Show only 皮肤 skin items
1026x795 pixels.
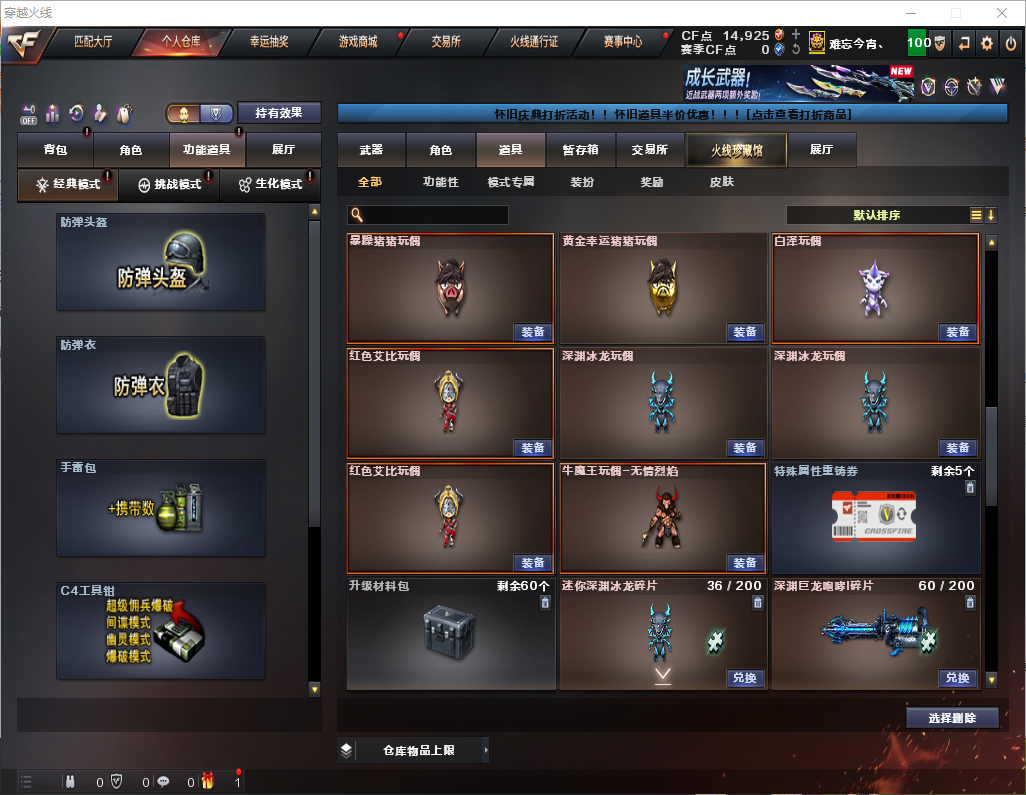coord(721,182)
